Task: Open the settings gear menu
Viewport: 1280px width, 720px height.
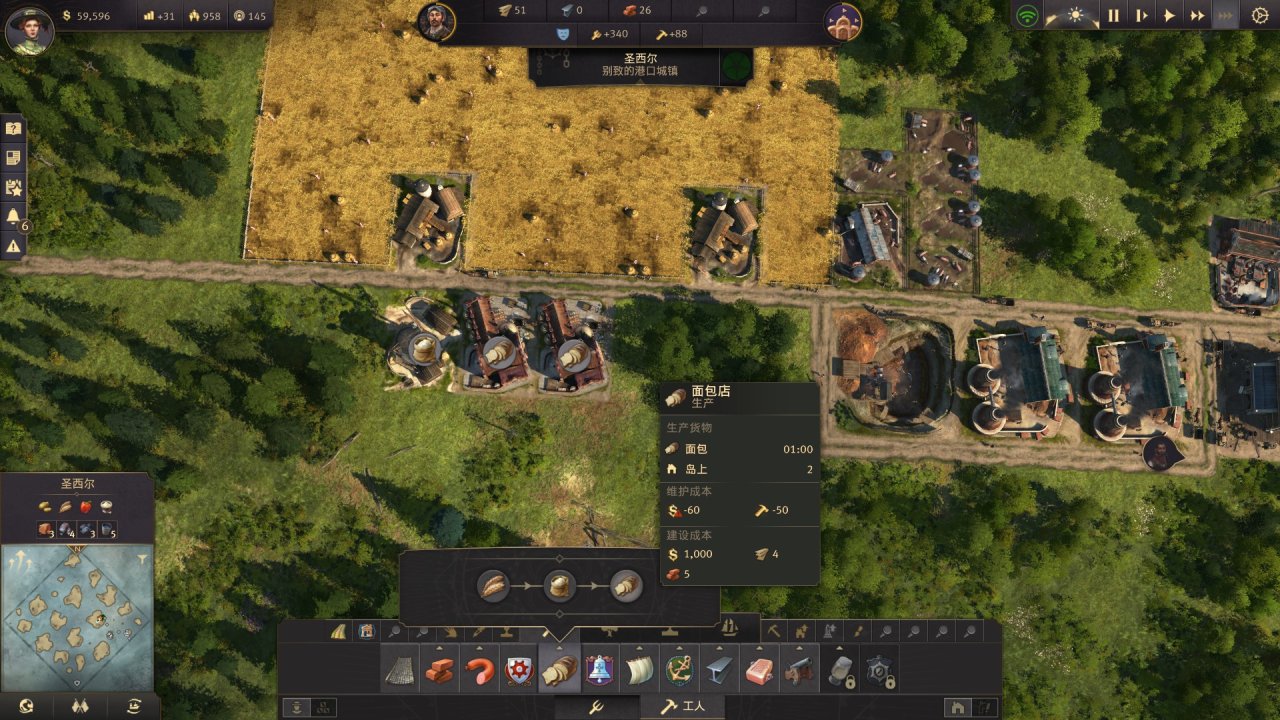Action: click(1259, 16)
